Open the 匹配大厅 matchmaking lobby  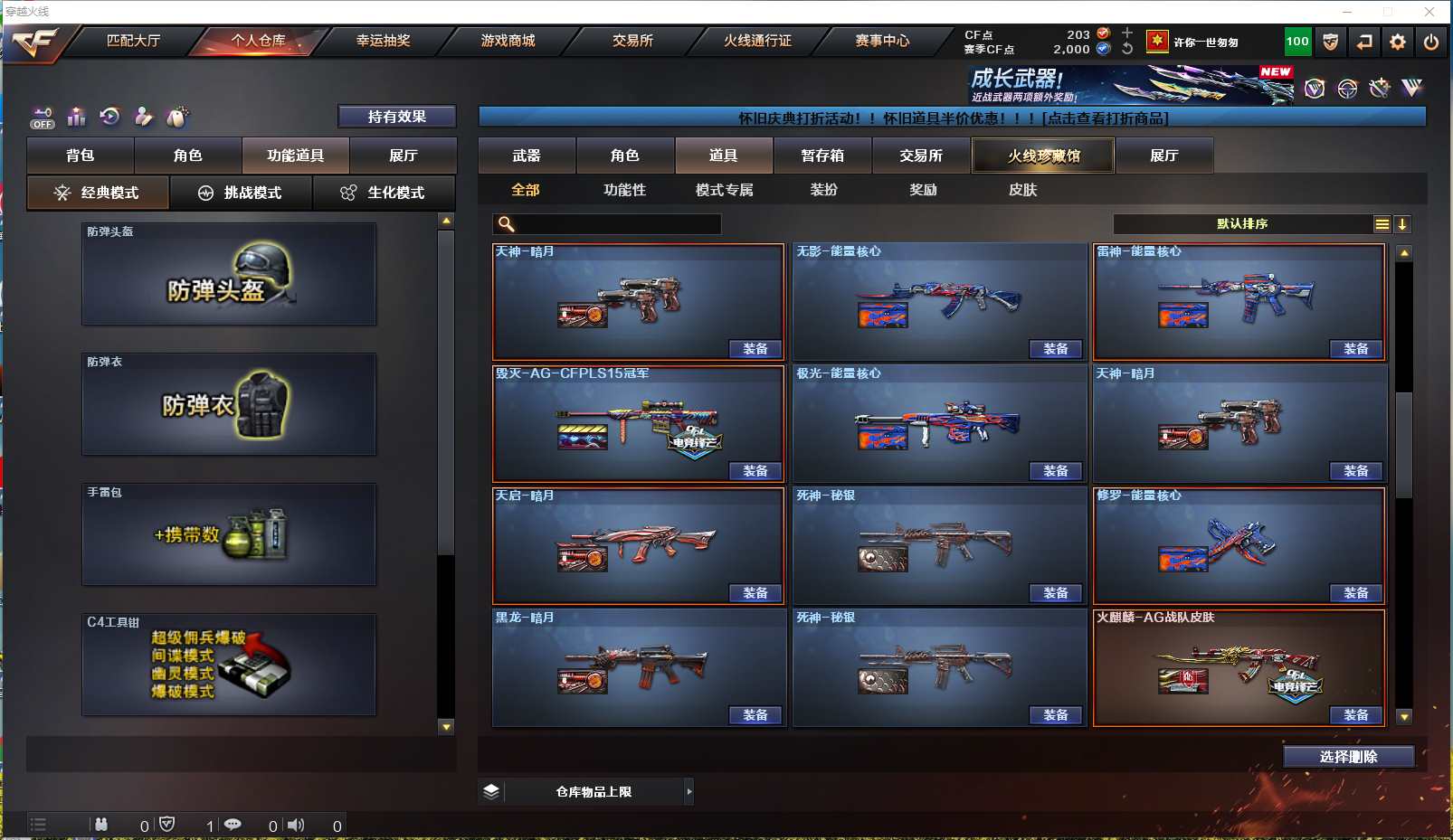133,41
